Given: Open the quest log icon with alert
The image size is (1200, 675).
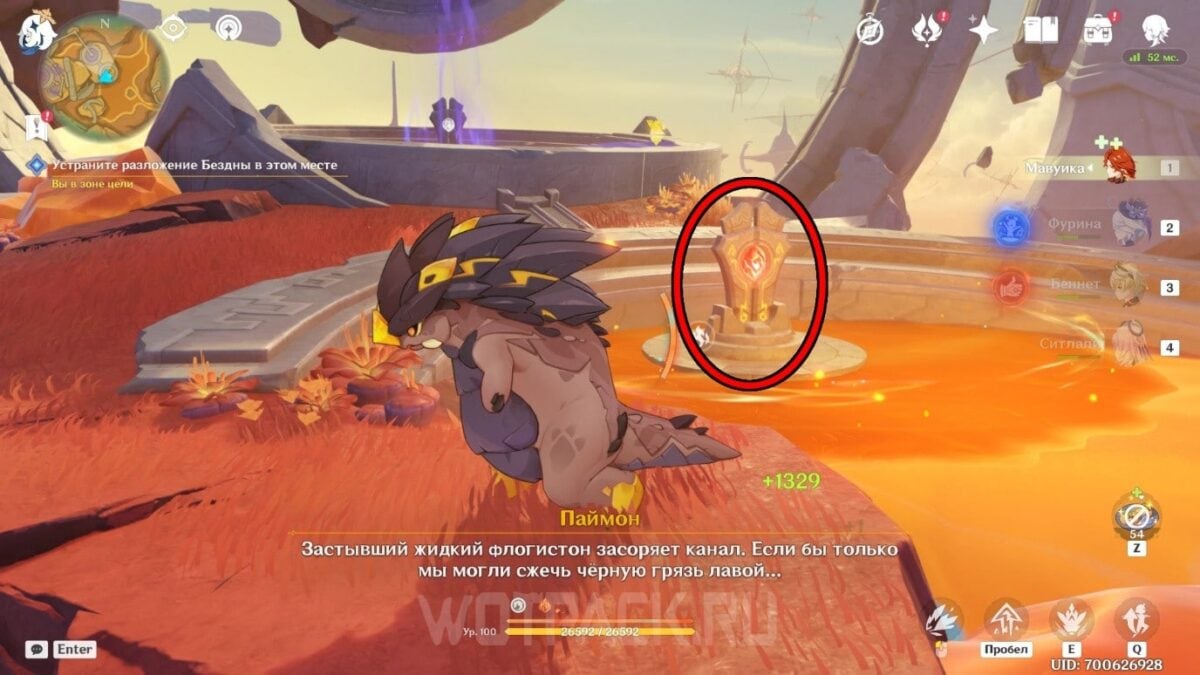Looking at the screenshot, I should coord(34,127).
